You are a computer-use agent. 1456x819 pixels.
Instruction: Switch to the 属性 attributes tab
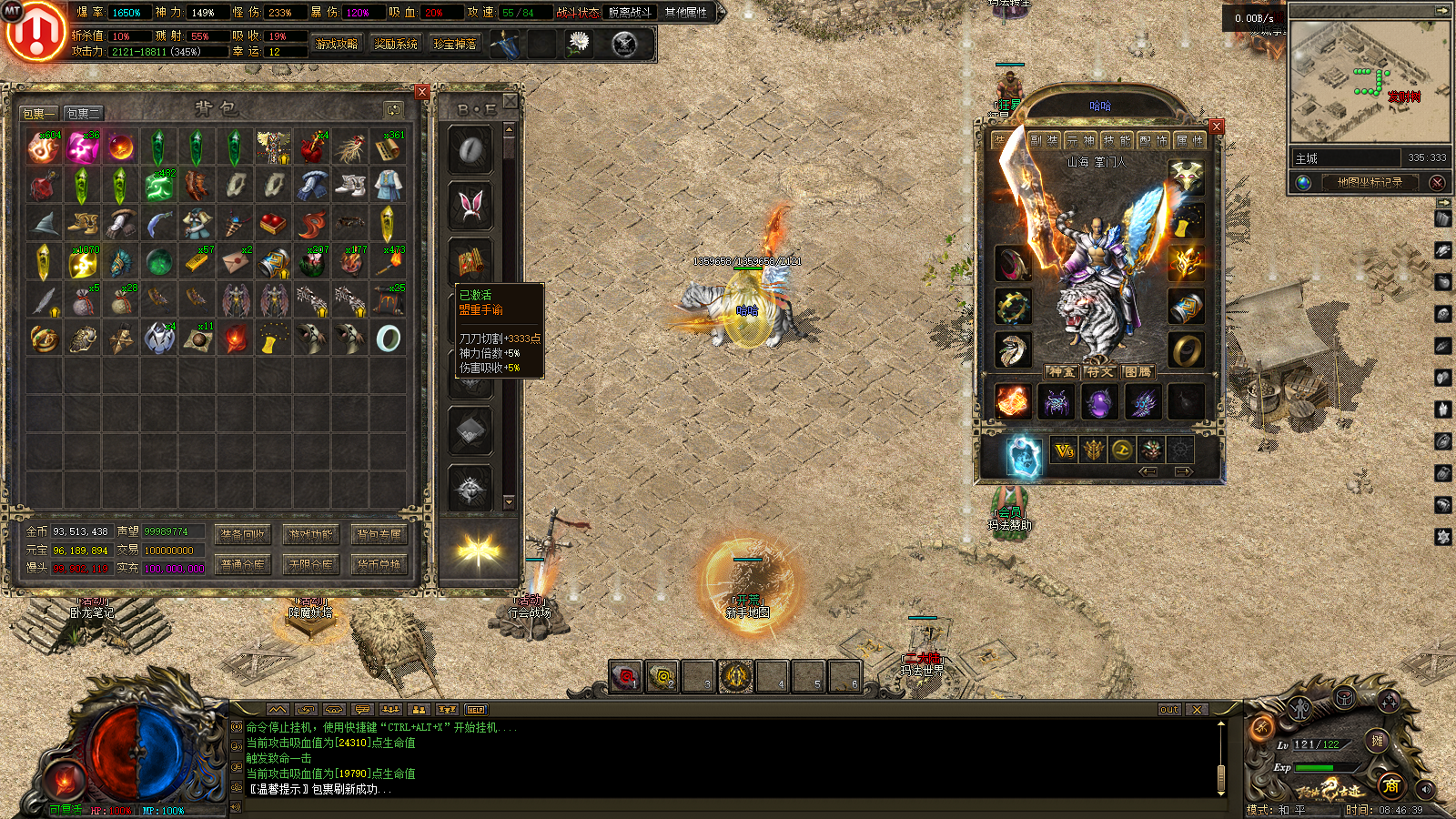click(1188, 140)
